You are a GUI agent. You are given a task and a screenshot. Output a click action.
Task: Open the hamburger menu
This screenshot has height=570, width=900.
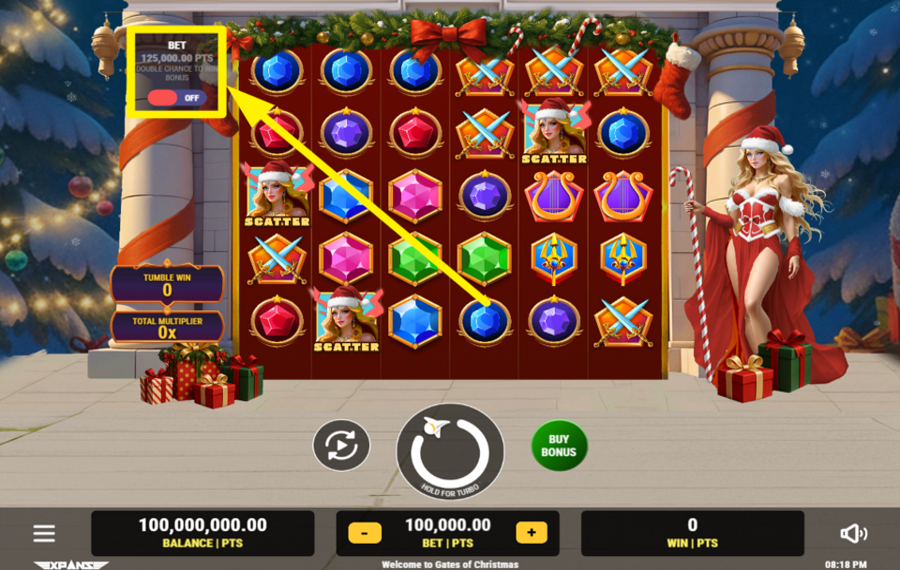(x=44, y=533)
